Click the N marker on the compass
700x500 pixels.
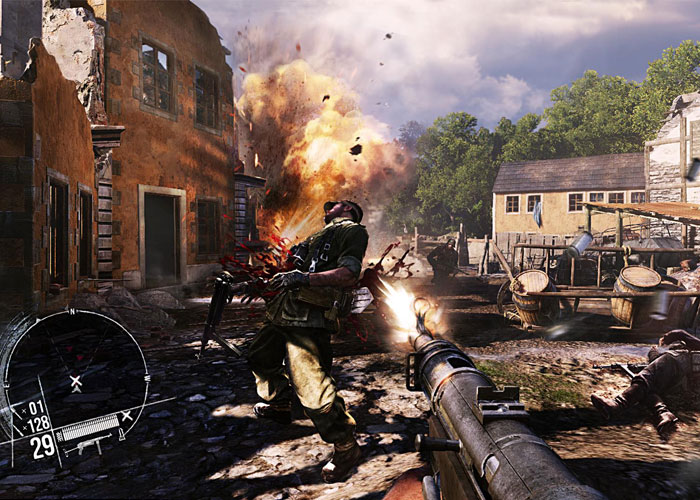[x=71, y=311]
